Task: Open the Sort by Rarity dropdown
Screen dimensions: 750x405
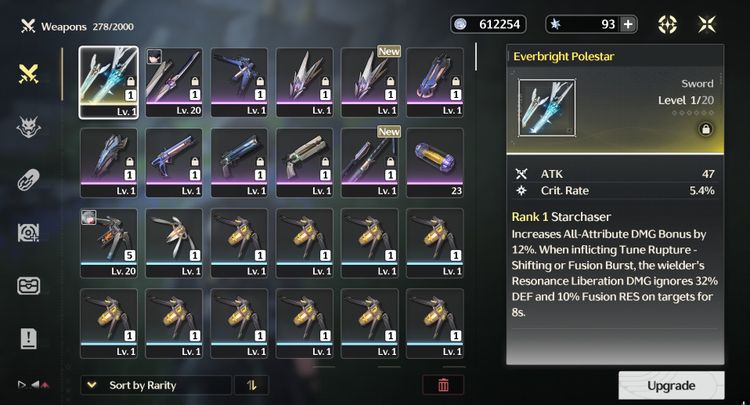Action: pyautogui.click(x=155, y=385)
